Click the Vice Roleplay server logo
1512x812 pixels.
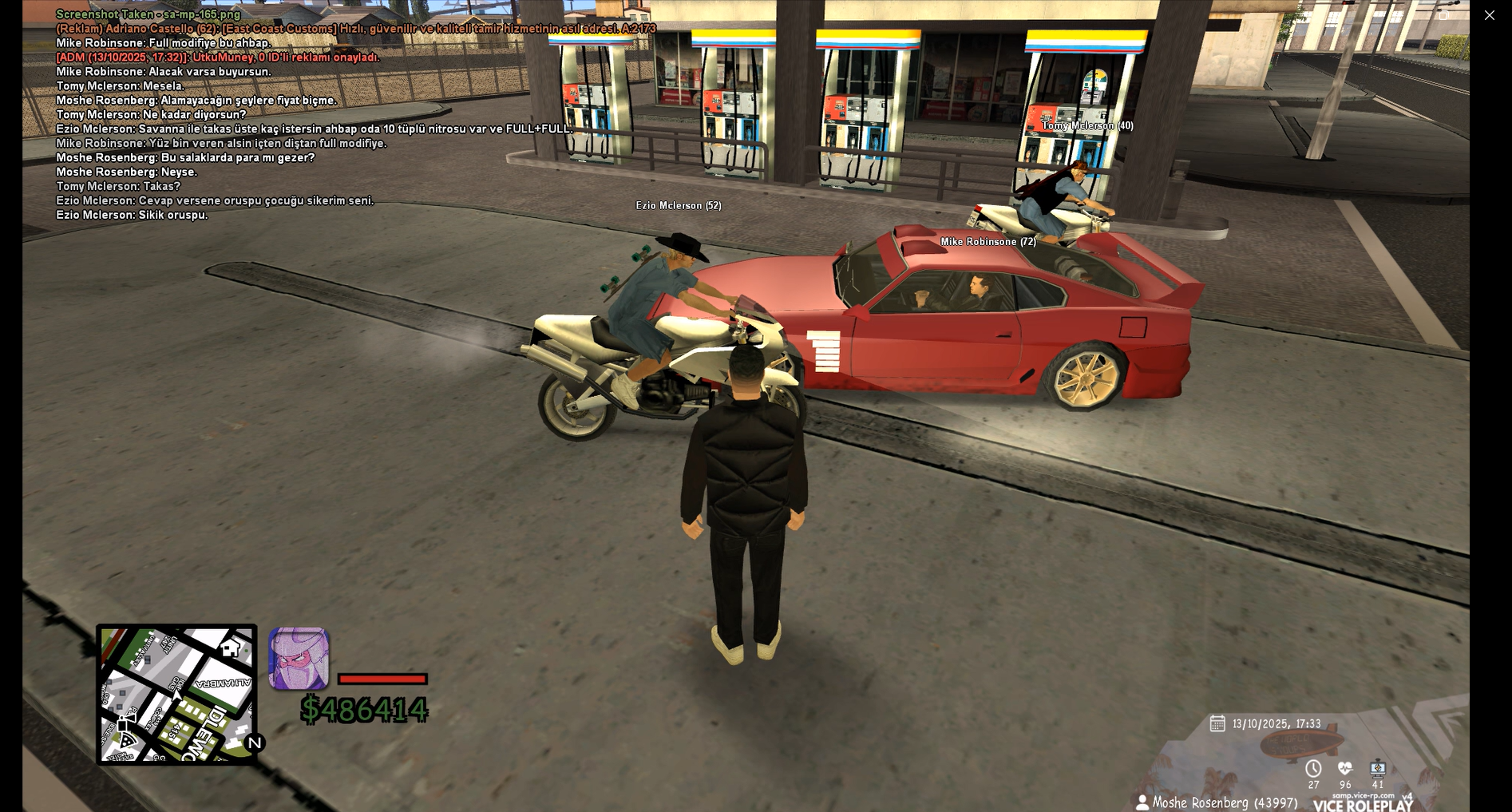coord(1362,804)
